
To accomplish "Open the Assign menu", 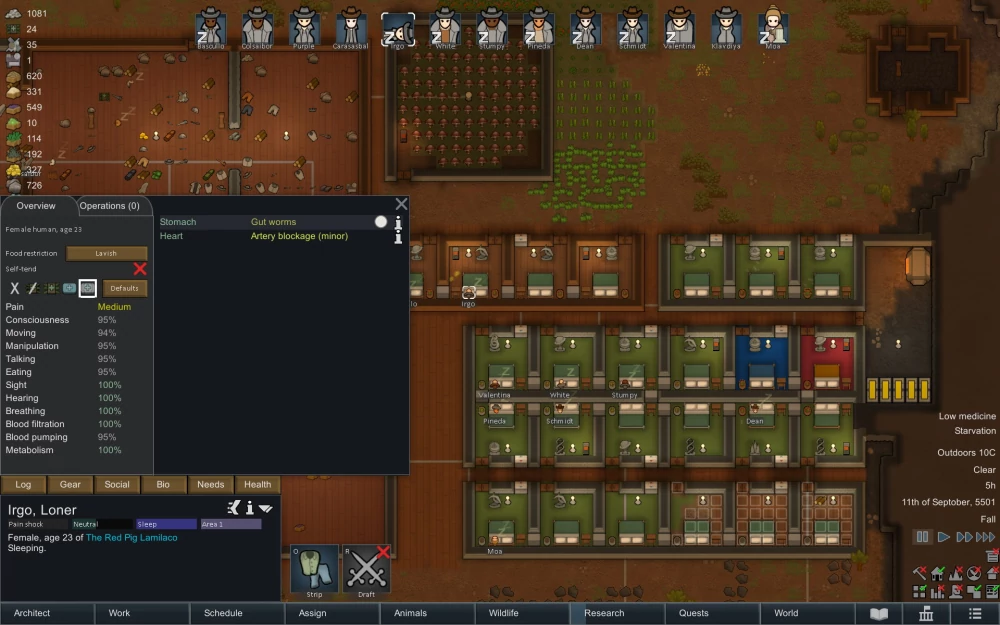I will (x=312, y=613).
